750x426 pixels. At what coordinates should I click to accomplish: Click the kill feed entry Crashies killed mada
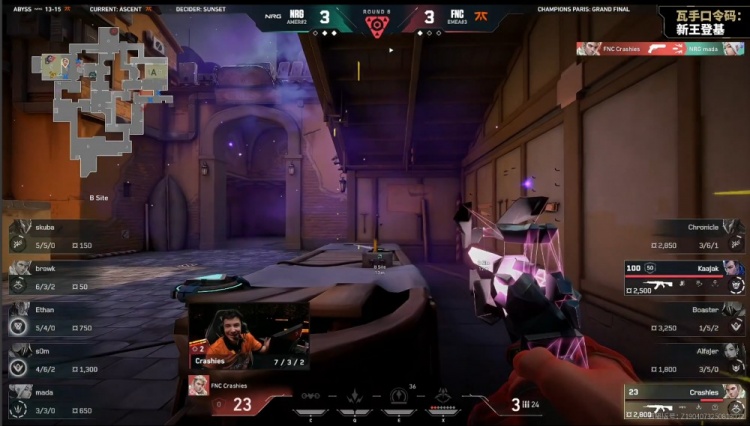[x=660, y=48]
